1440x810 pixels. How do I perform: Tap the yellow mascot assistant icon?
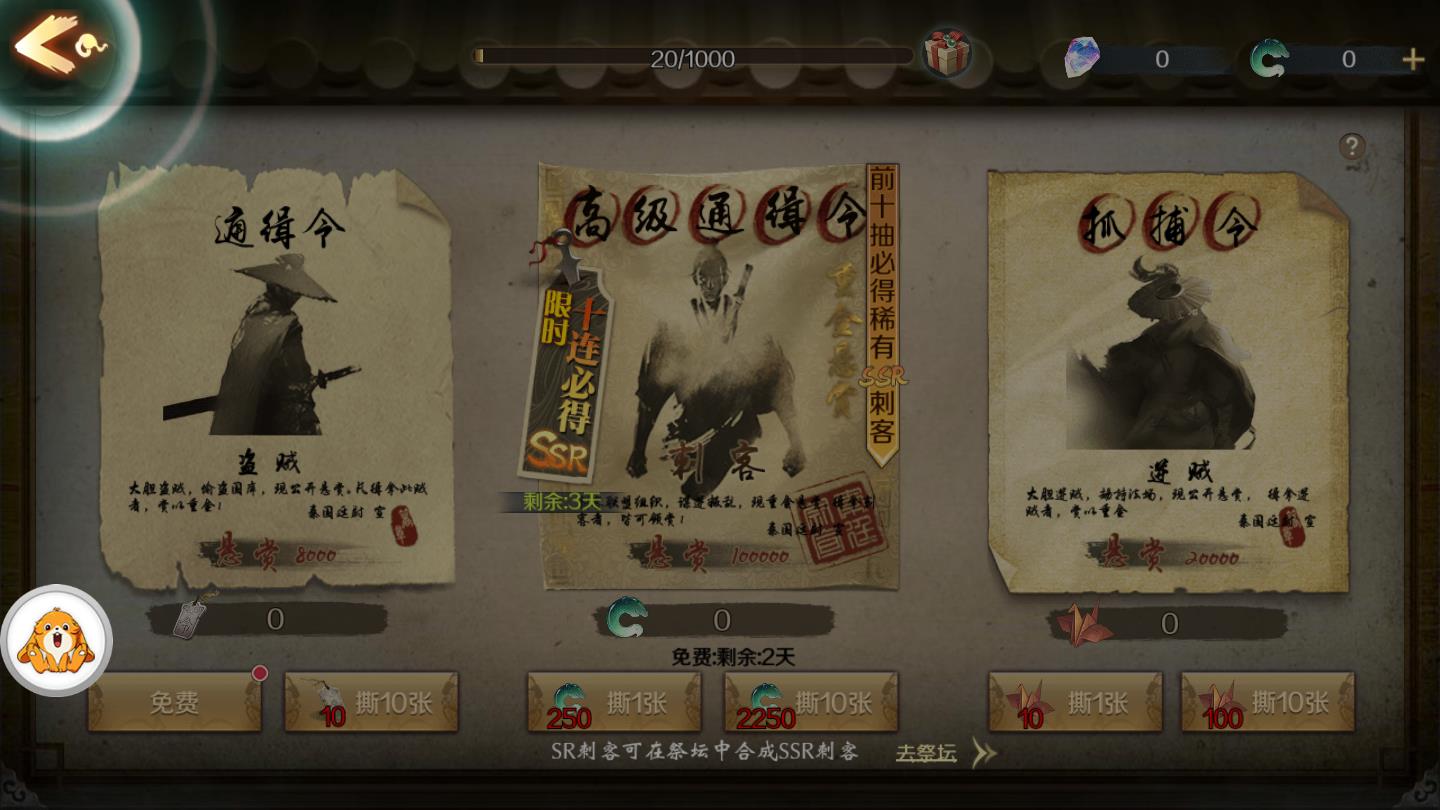tap(57, 642)
